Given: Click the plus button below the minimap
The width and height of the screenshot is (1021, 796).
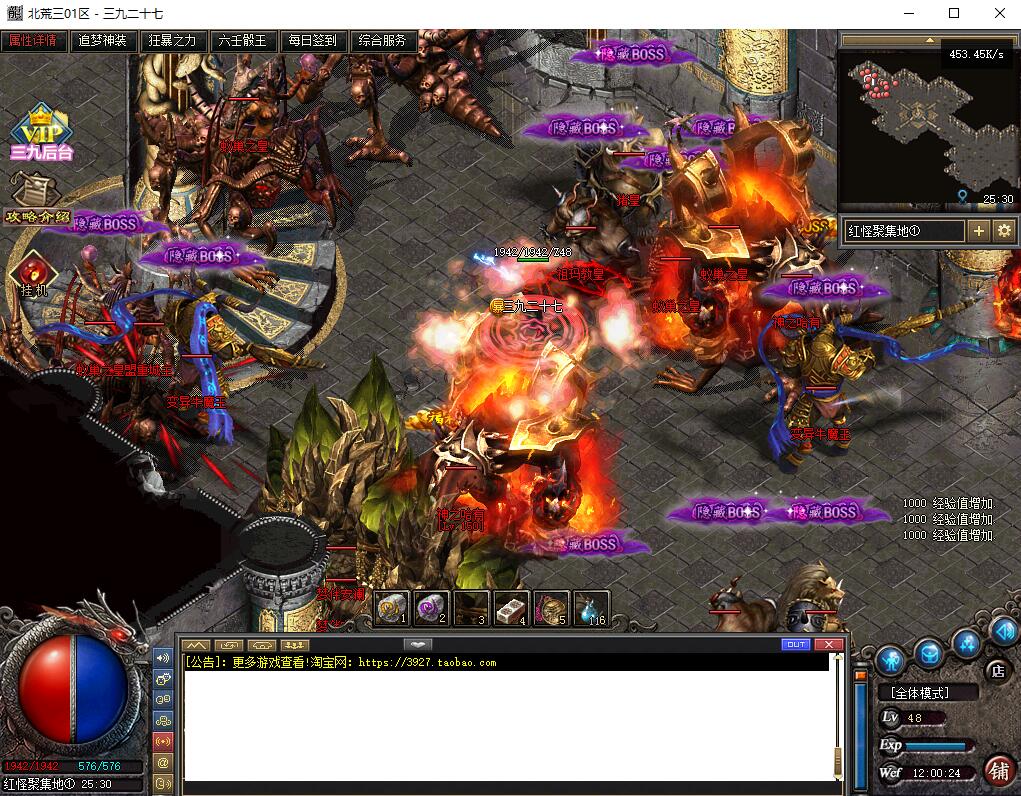Looking at the screenshot, I should pos(979,231).
